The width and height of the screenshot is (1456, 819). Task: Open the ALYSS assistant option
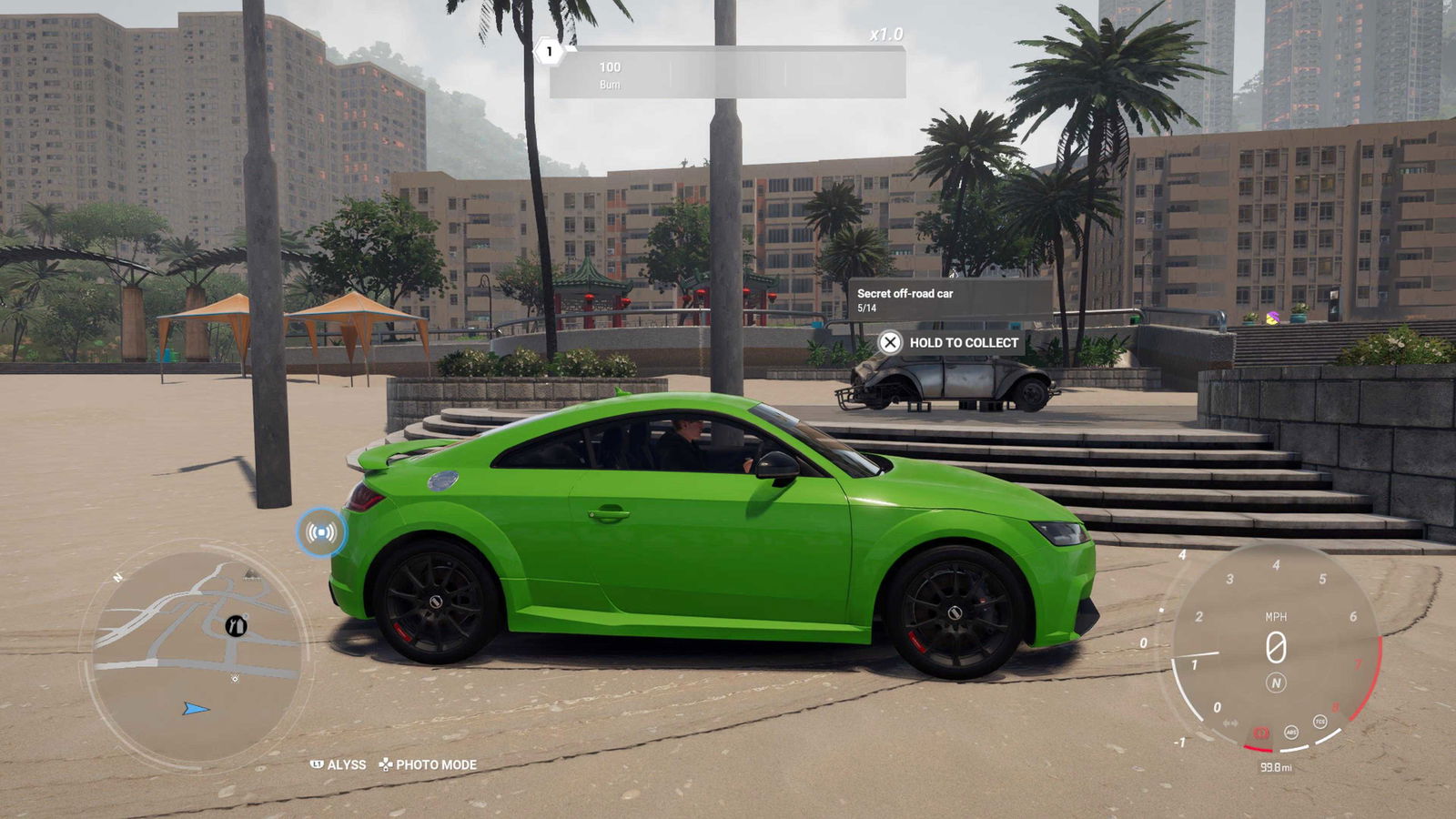point(339,764)
